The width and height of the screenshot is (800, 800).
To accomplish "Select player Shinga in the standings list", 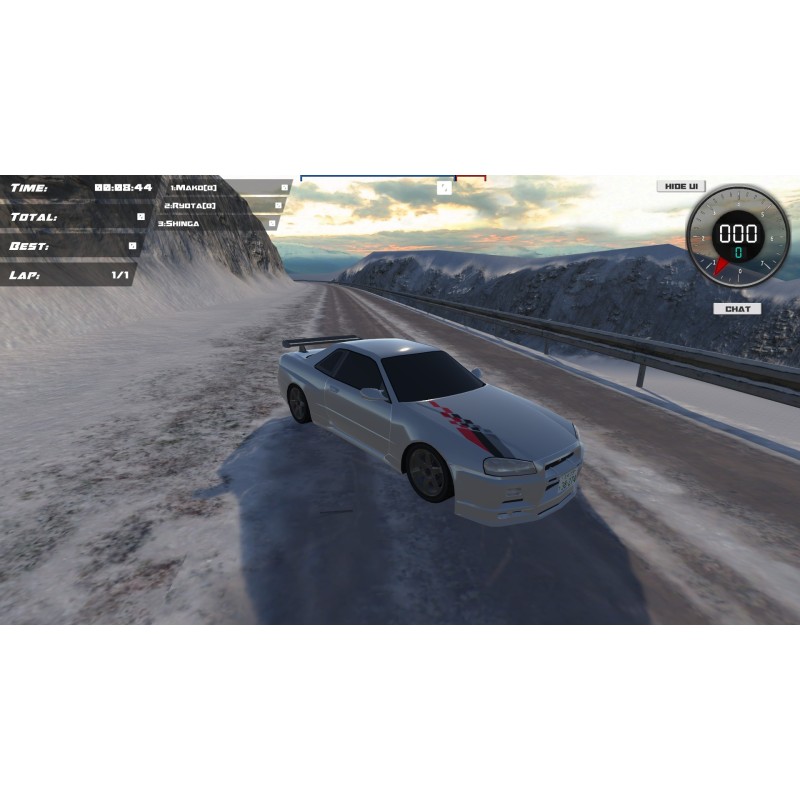I will coord(178,223).
